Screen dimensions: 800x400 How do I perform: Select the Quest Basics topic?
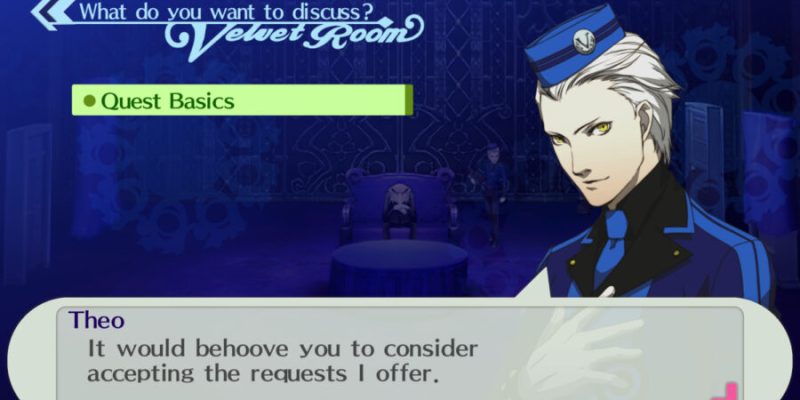click(240, 101)
